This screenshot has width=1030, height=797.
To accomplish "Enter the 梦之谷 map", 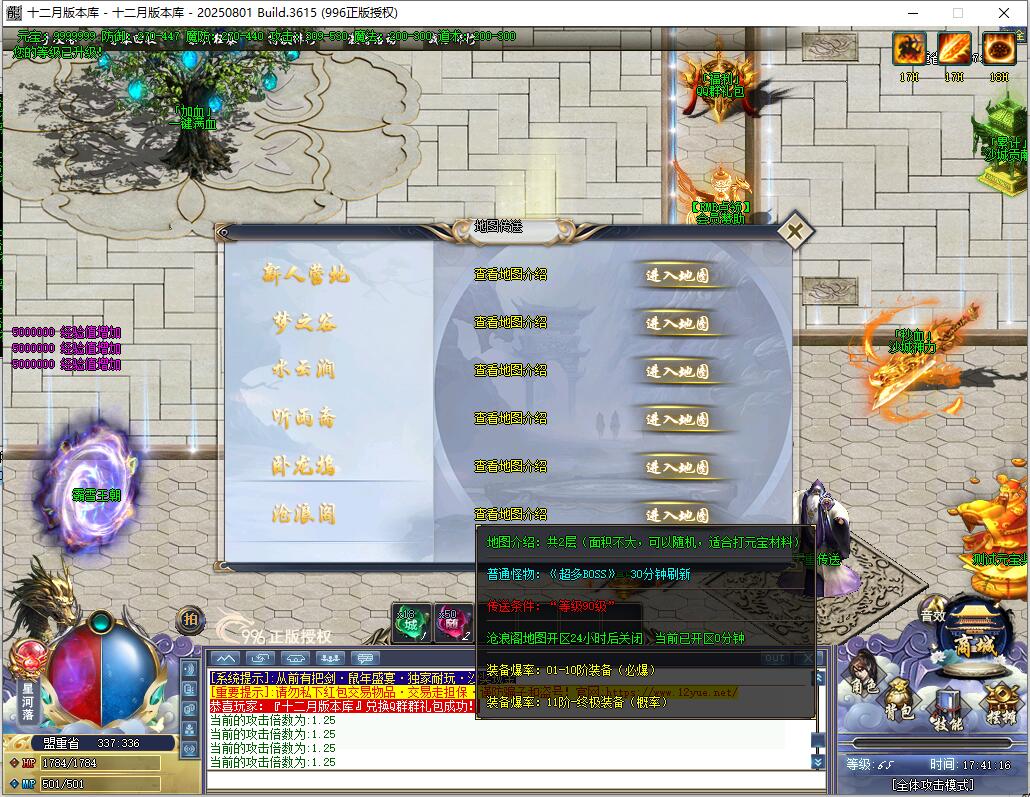I will click(677, 323).
